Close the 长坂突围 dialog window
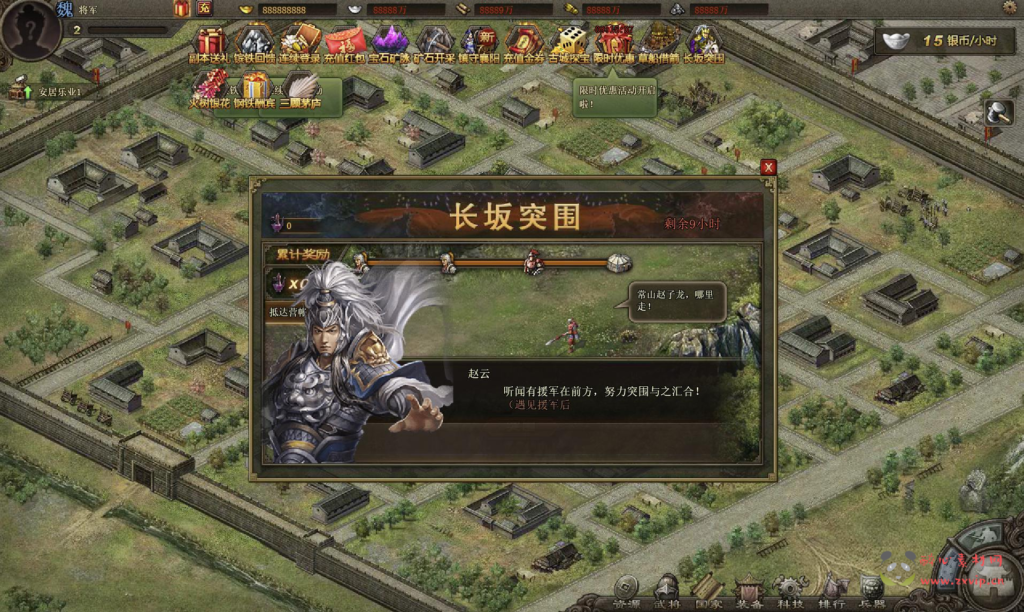The image size is (1024, 612). (x=768, y=168)
